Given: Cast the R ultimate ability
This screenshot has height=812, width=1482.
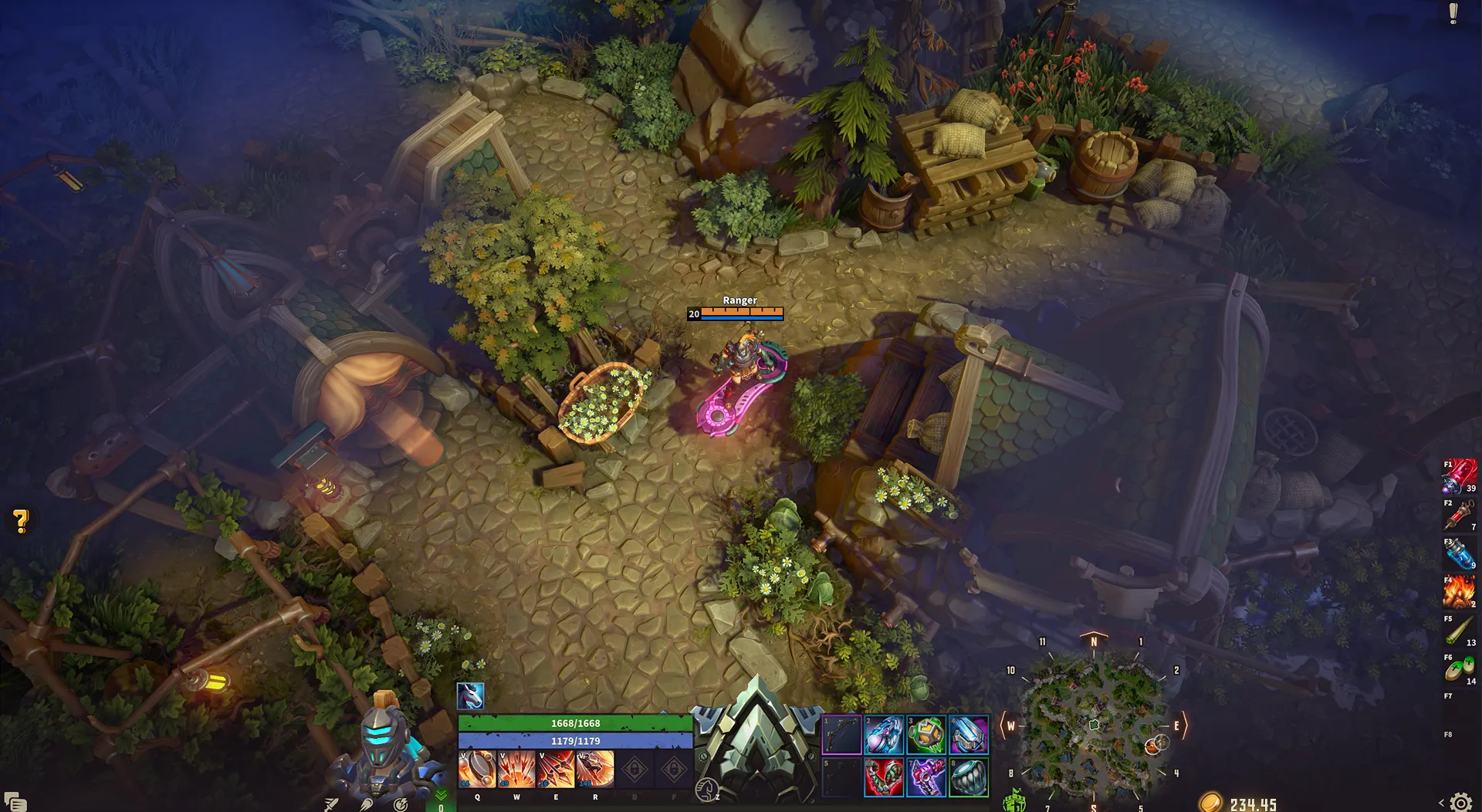Looking at the screenshot, I should (595, 769).
